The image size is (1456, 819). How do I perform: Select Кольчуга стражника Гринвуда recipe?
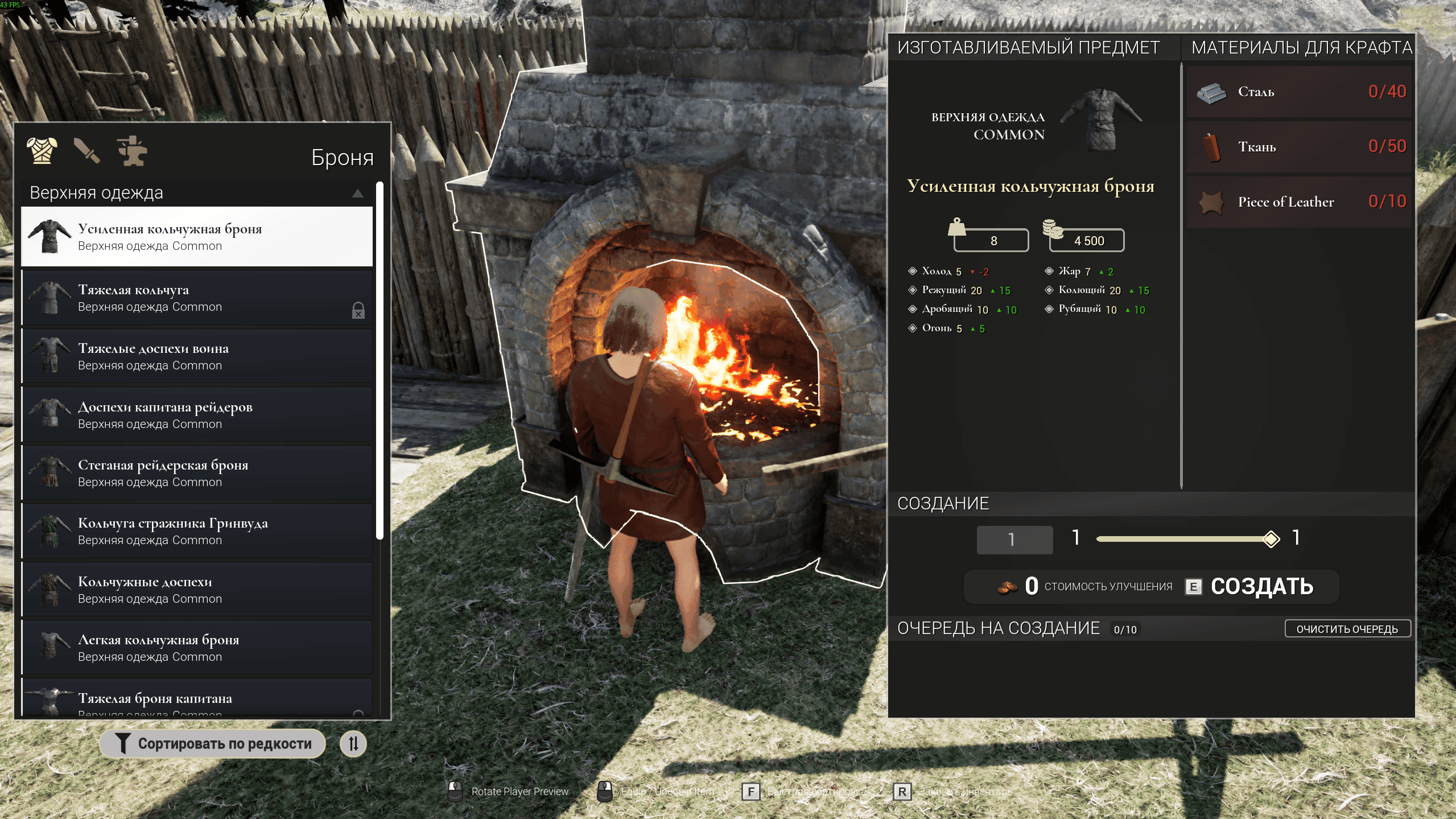(x=197, y=531)
